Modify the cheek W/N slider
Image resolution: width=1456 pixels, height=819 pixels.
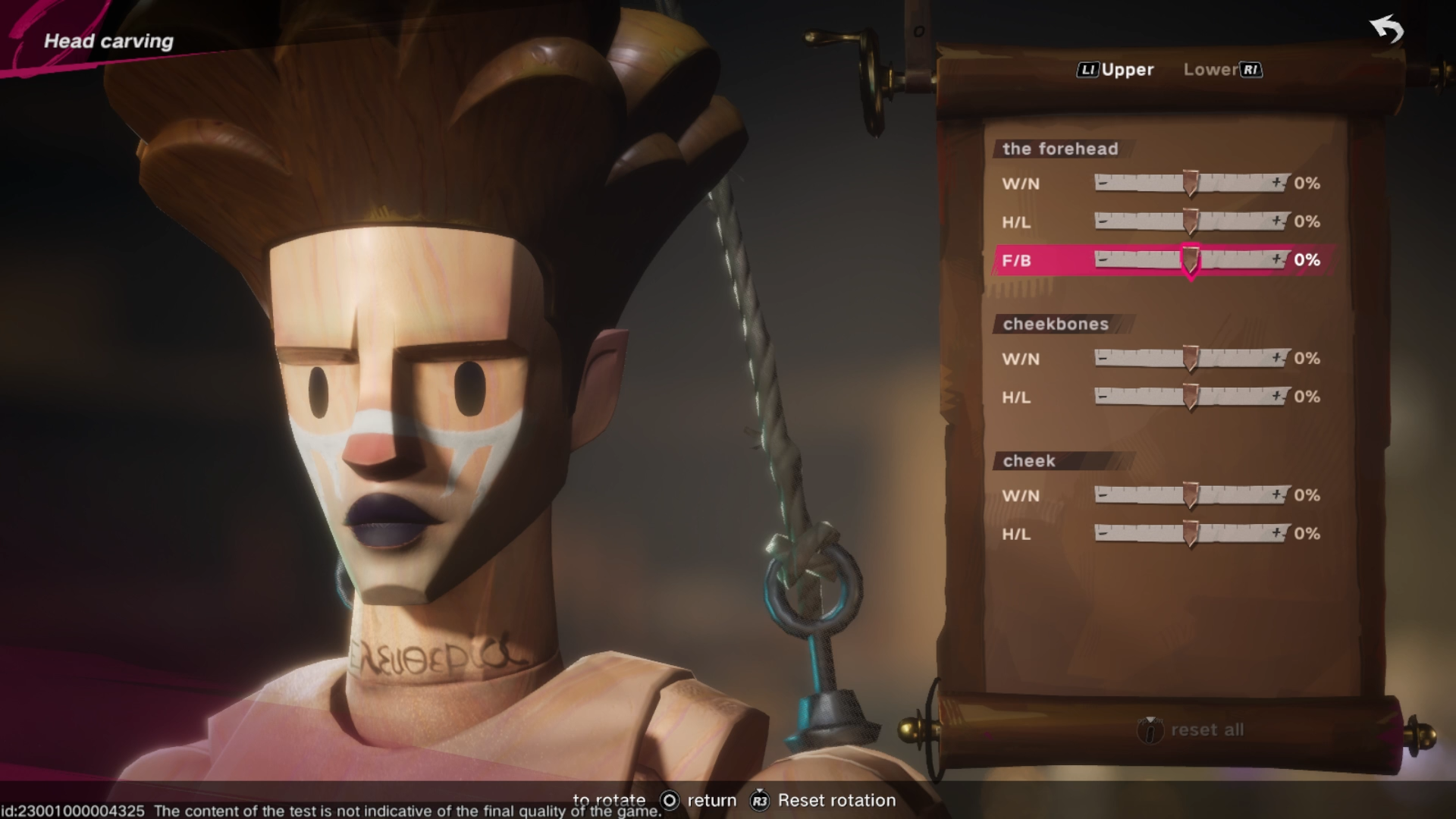pyautogui.click(x=1191, y=495)
